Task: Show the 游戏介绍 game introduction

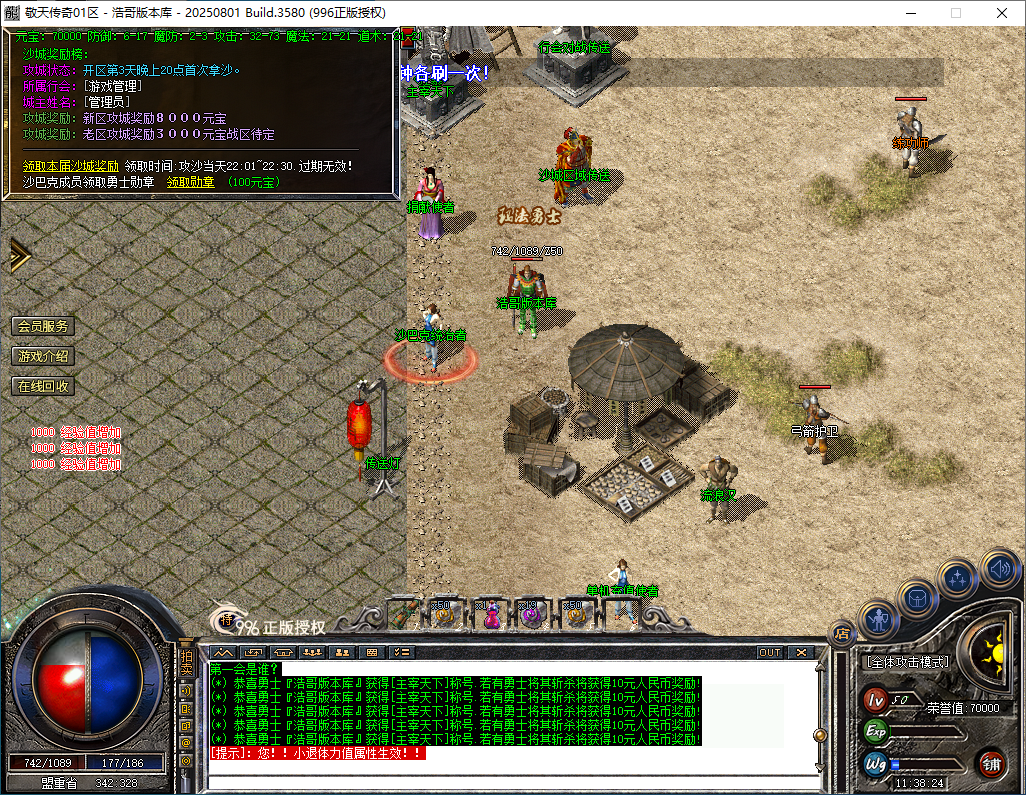Action: pyautogui.click(x=43, y=356)
